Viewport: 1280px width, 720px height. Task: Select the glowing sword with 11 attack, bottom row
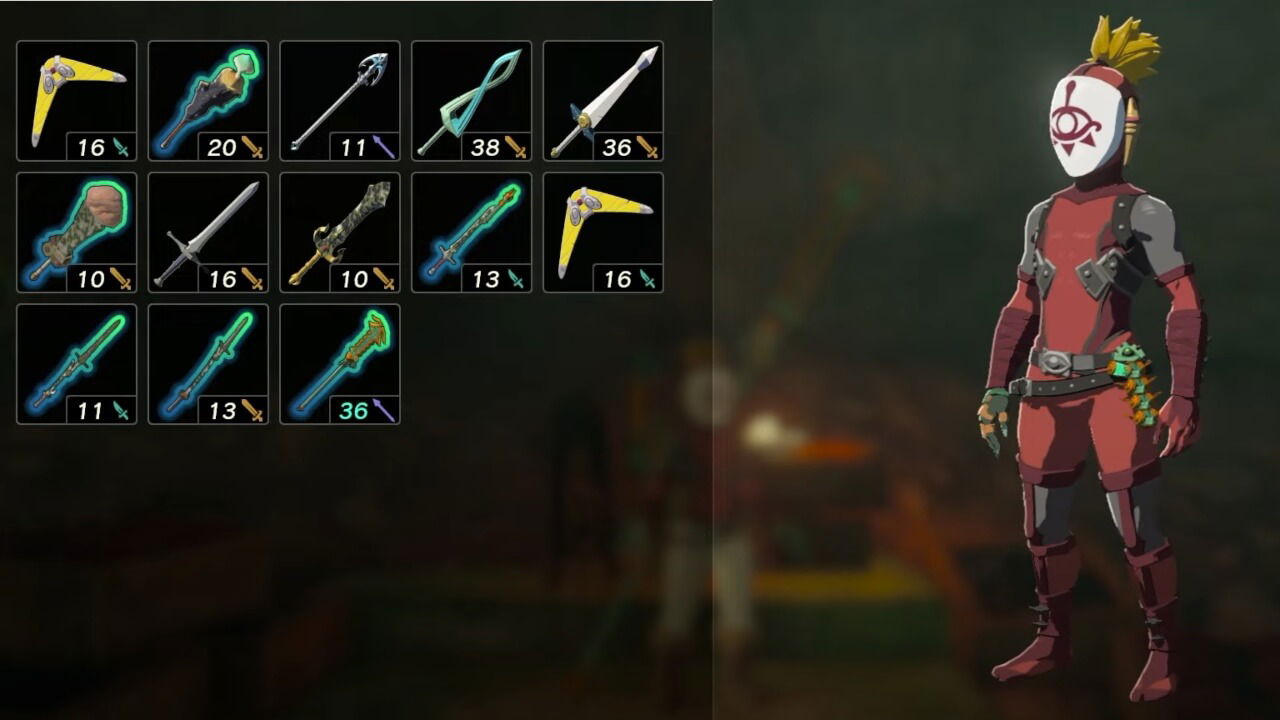[75, 360]
